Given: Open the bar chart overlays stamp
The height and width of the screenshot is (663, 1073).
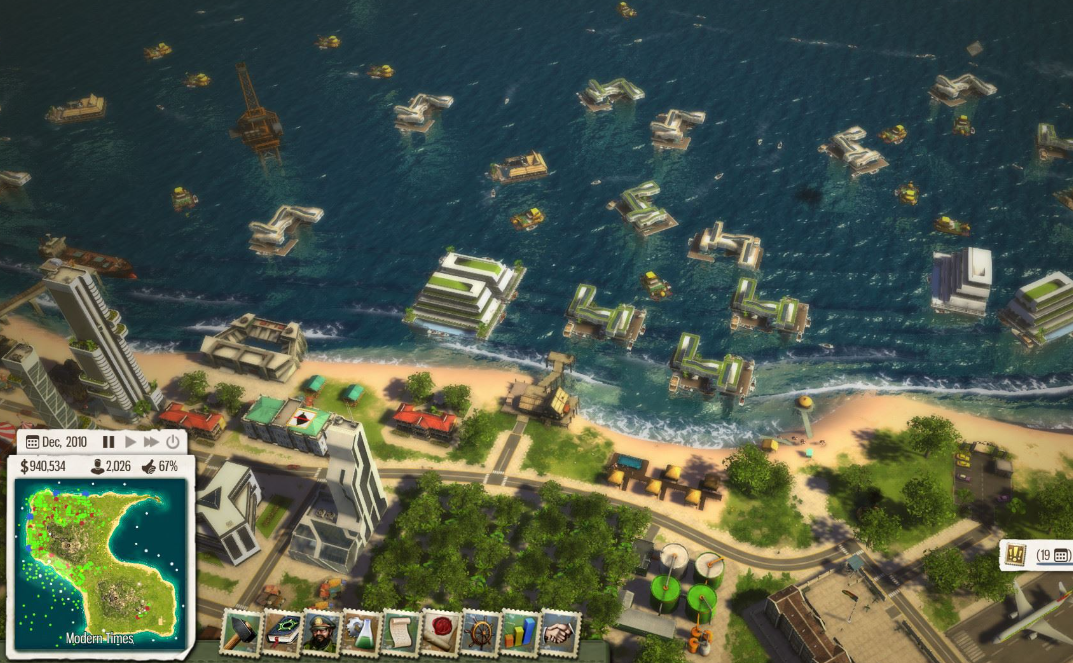Looking at the screenshot, I should pyautogui.click(x=520, y=632).
